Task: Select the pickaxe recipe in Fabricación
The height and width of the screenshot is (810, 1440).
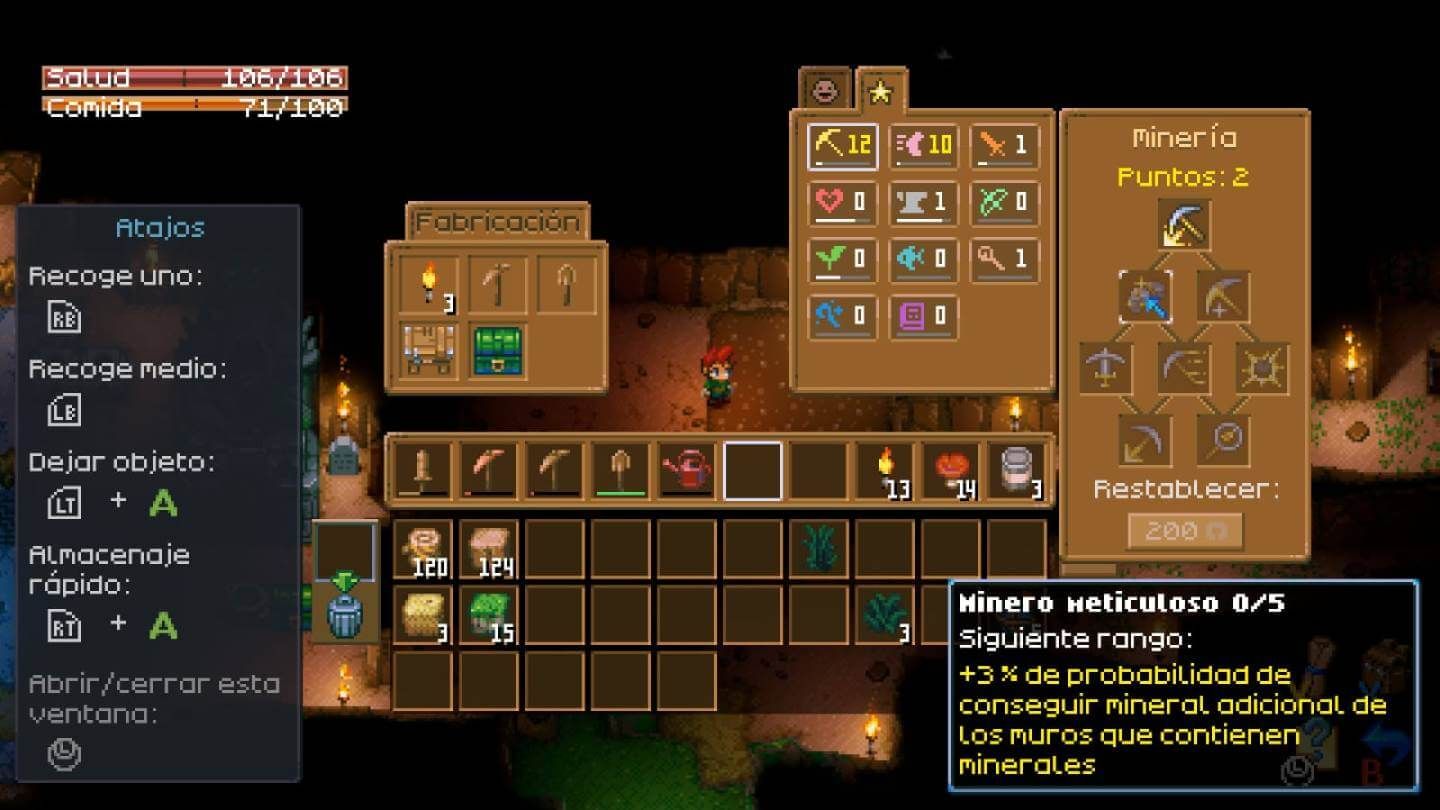Action: click(497, 283)
